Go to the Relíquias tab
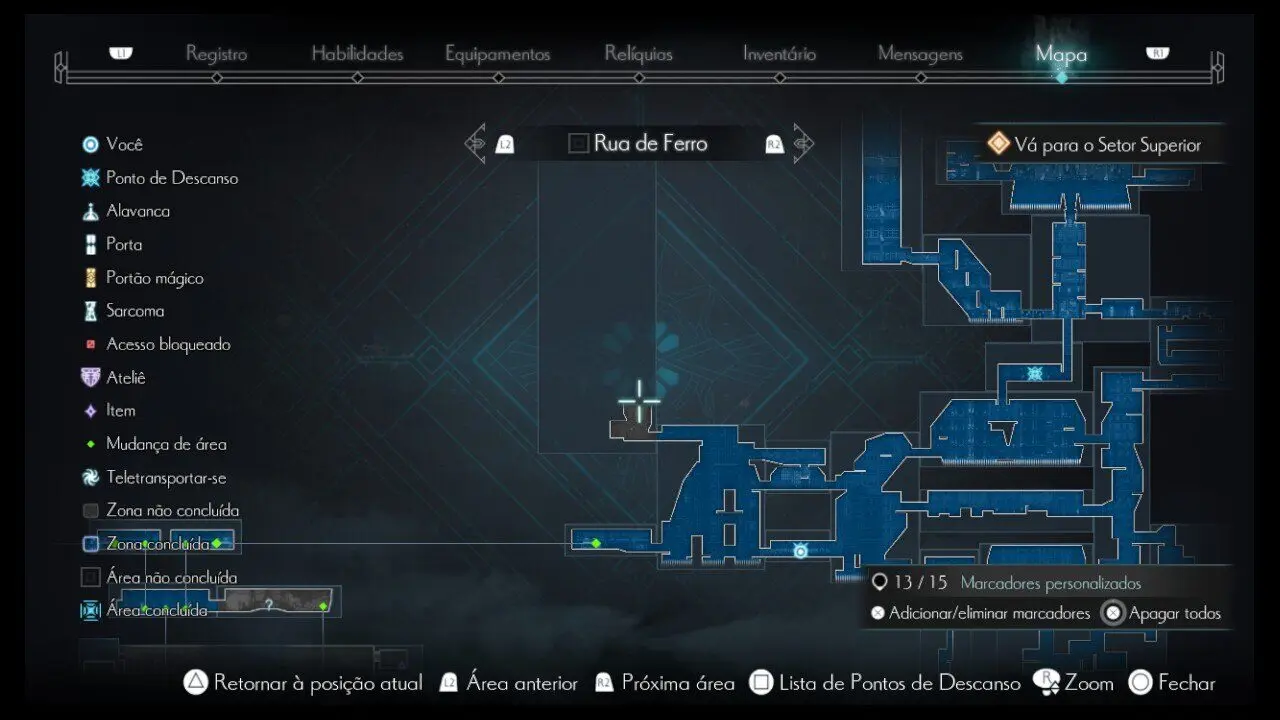 [638, 54]
